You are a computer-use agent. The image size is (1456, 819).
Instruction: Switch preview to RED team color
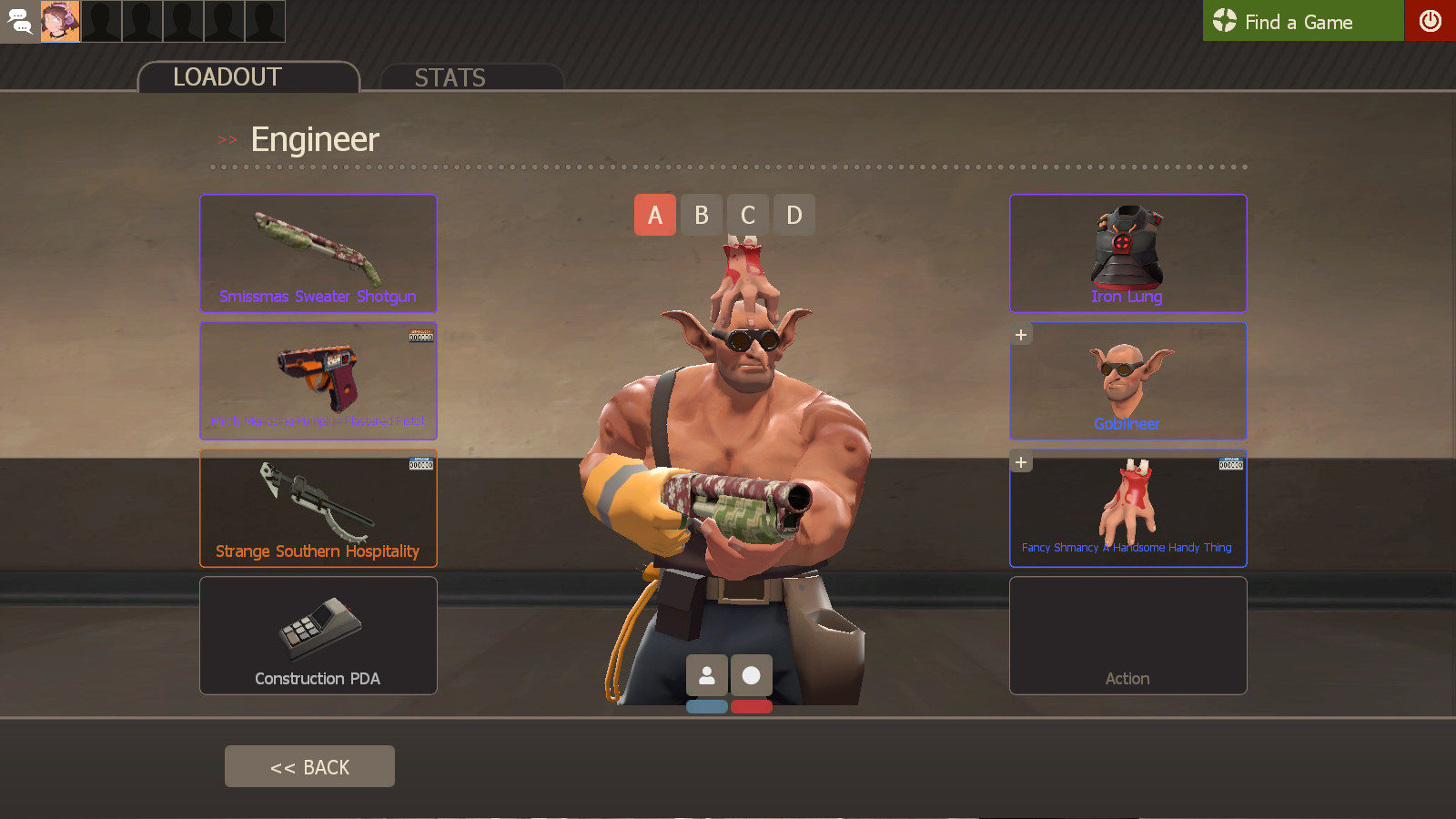751,706
